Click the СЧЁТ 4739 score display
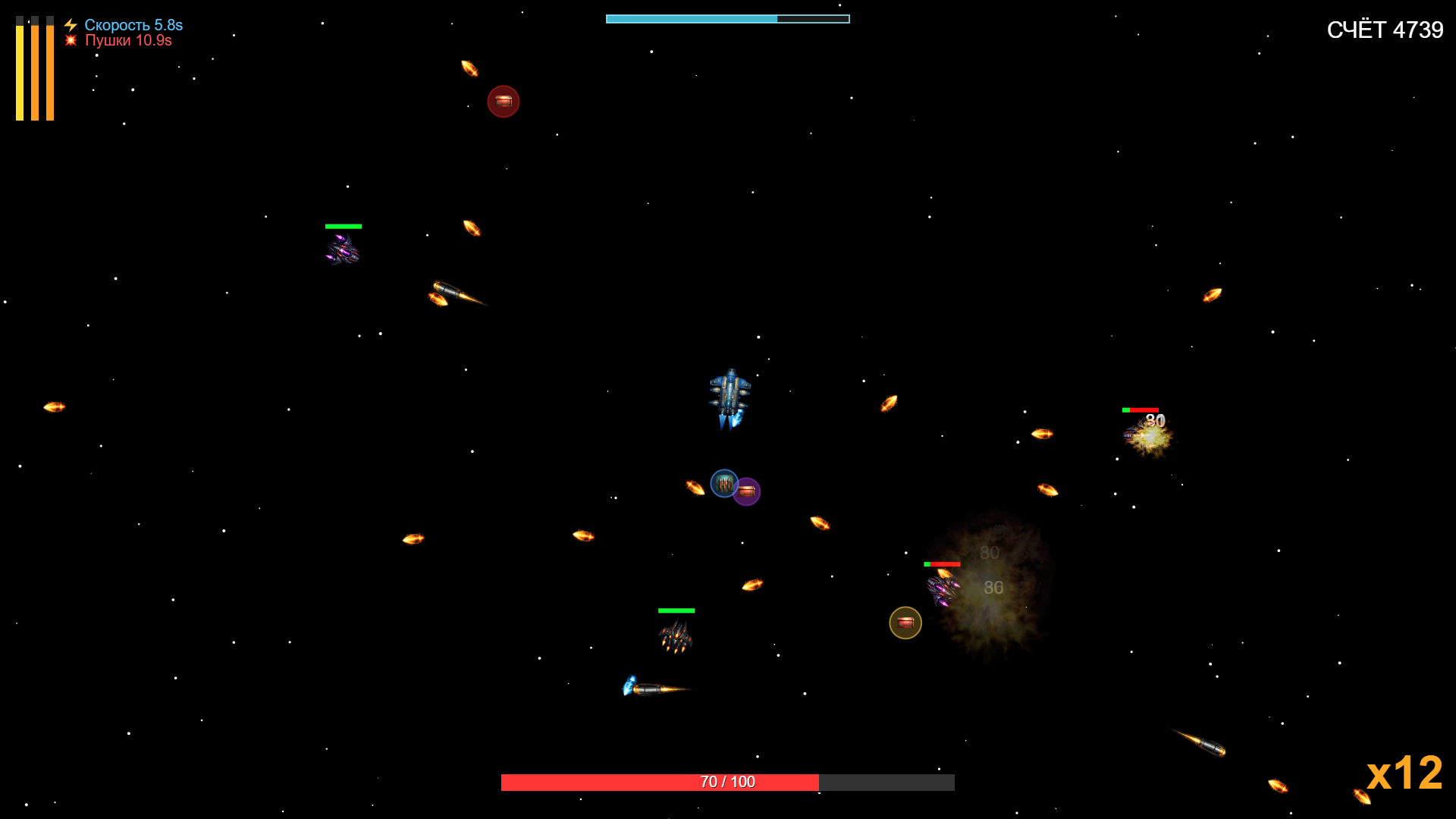1456x819 pixels. coord(1386,29)
